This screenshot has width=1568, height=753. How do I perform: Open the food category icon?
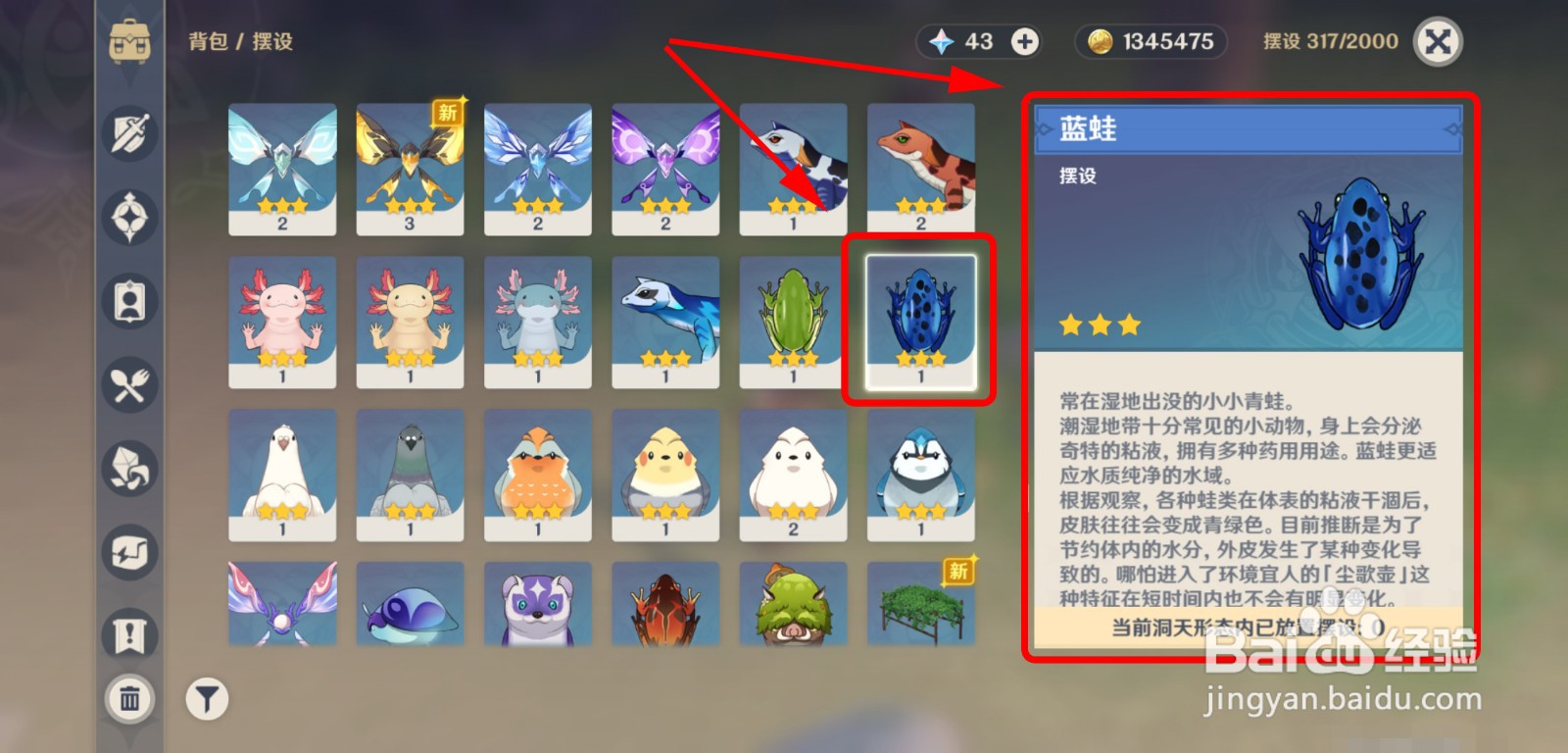pyautogui.click(x=128, y=386)
